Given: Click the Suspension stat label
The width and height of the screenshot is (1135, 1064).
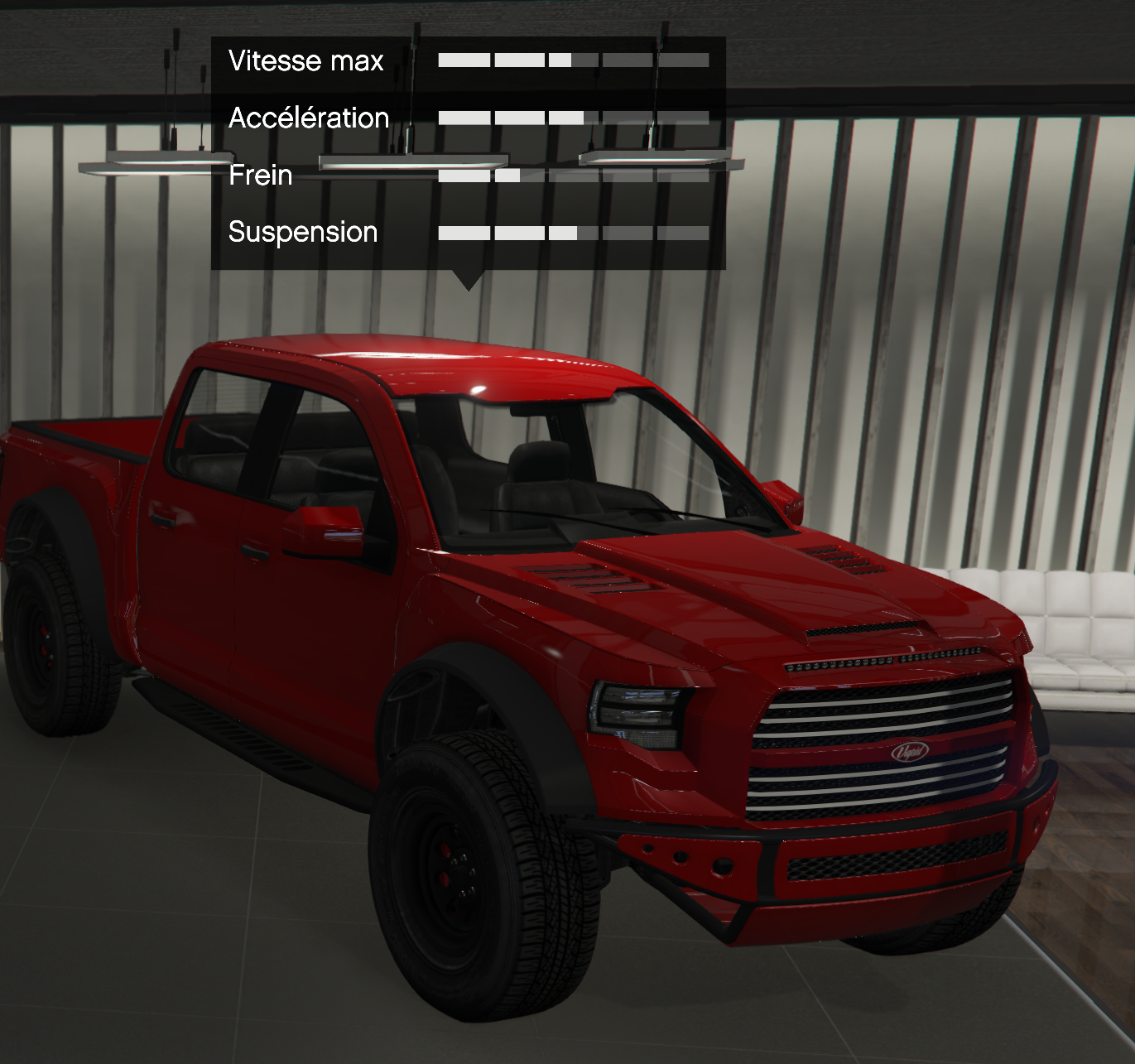Looking at the screenshot, I should pos(302,232).
